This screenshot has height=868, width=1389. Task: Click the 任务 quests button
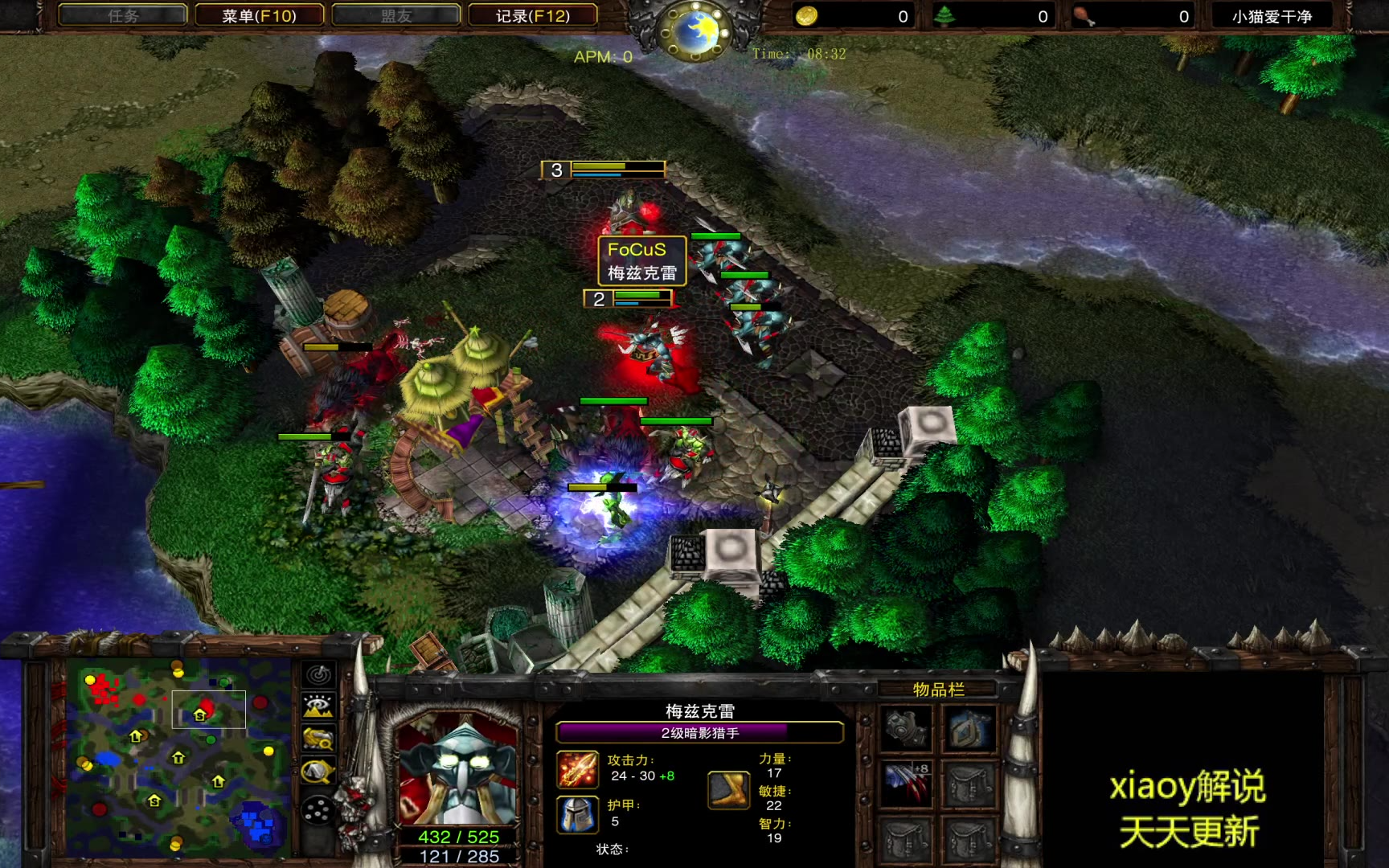pyautogui.click(x=123, y=15)
